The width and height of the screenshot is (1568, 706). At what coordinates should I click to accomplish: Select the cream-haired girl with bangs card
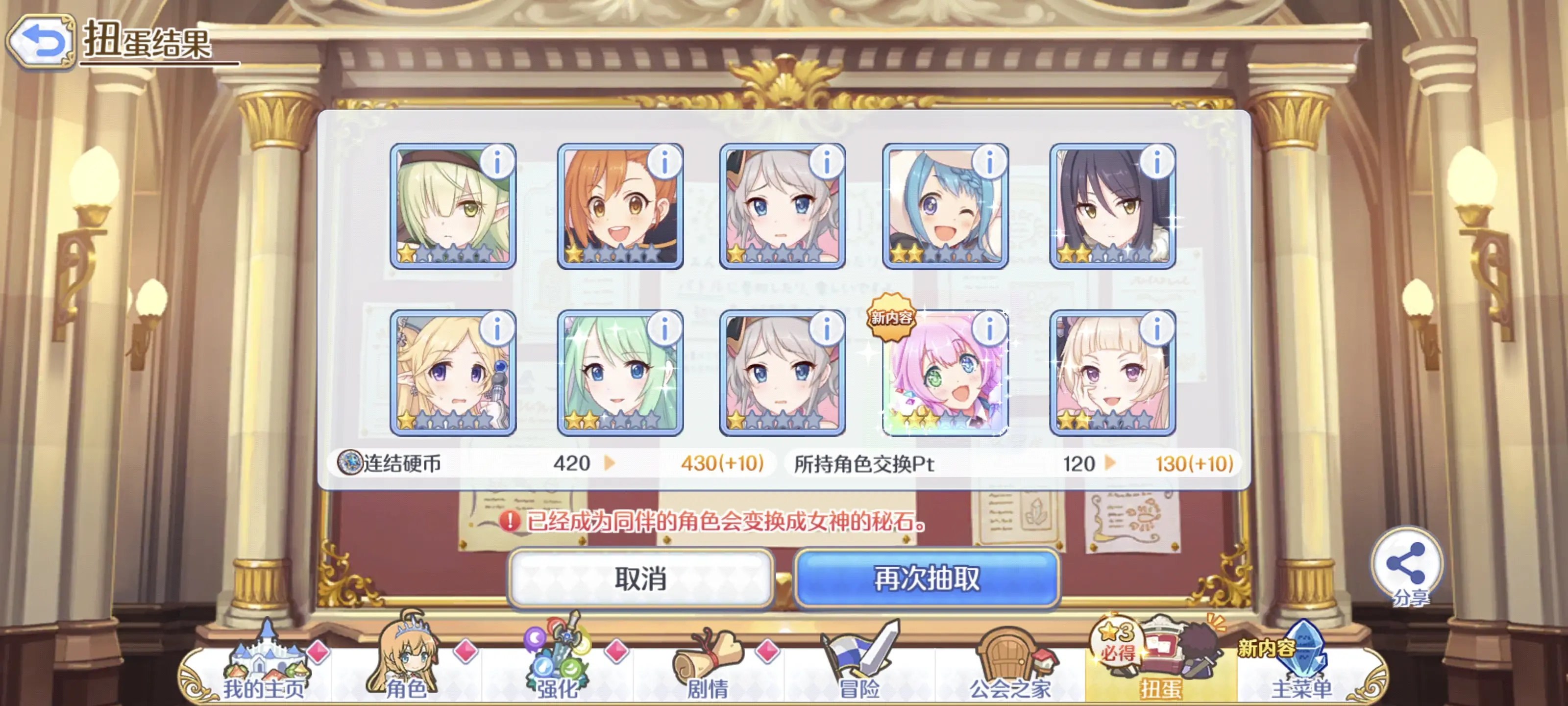tap(1112, 374)
